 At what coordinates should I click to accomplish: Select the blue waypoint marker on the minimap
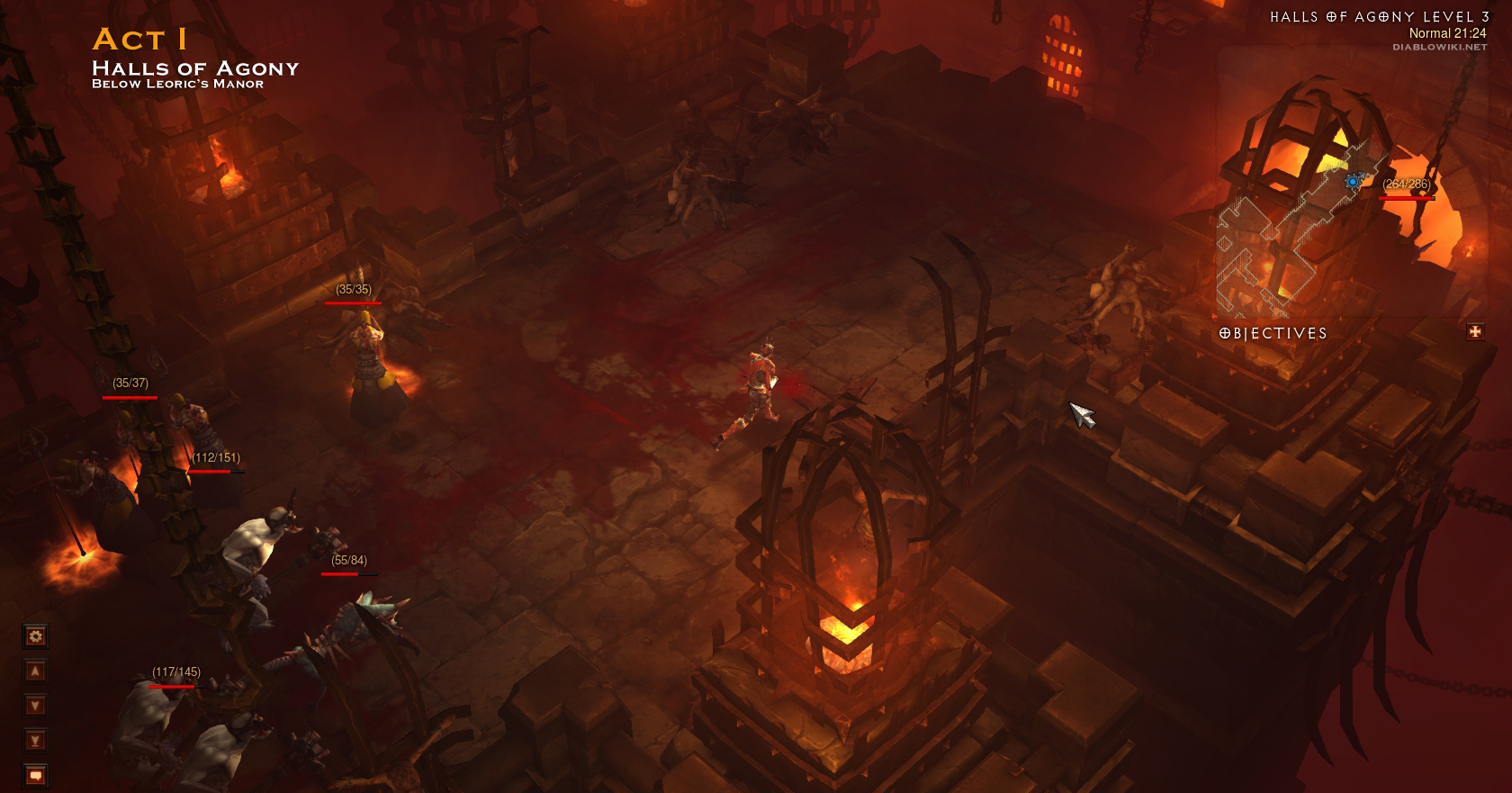point(1352,182)
